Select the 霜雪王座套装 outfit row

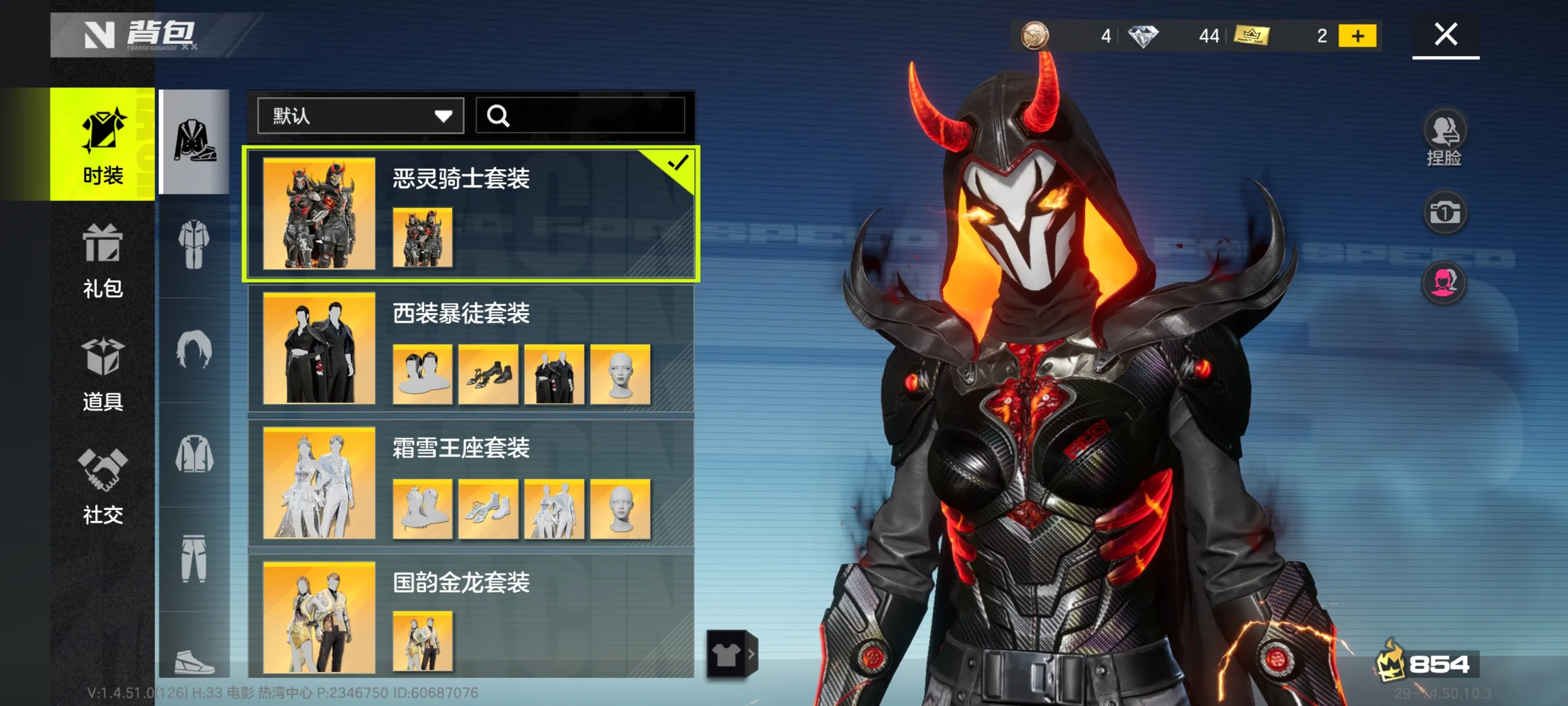tap(470, 482)
